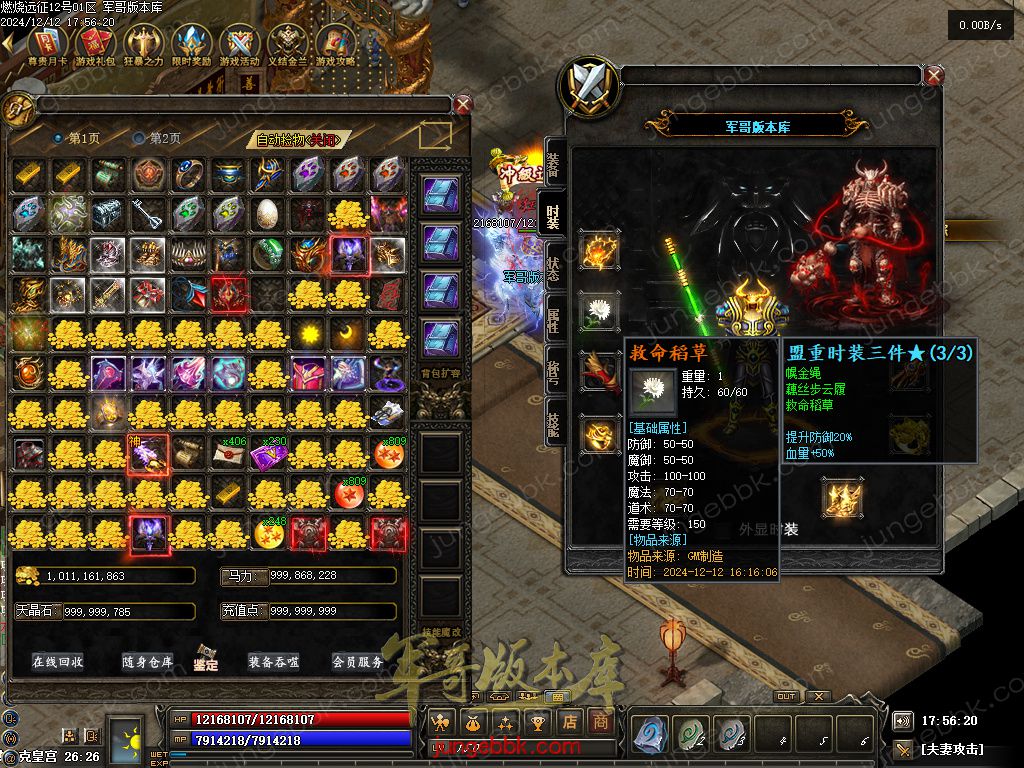Open the 游戏攻略 game guide icon
This screenshot has height=768, width=1024.
click(x=337, y=43)
